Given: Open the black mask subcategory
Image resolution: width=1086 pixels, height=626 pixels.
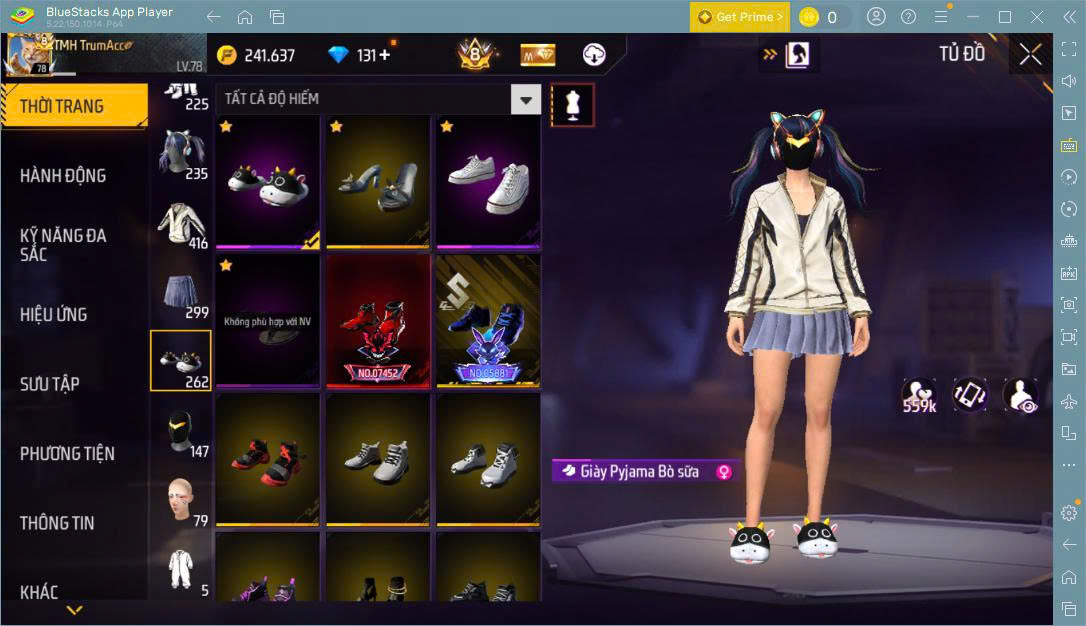Looking at the screenshot, I should pyautogui.click(x=181, y=432).
